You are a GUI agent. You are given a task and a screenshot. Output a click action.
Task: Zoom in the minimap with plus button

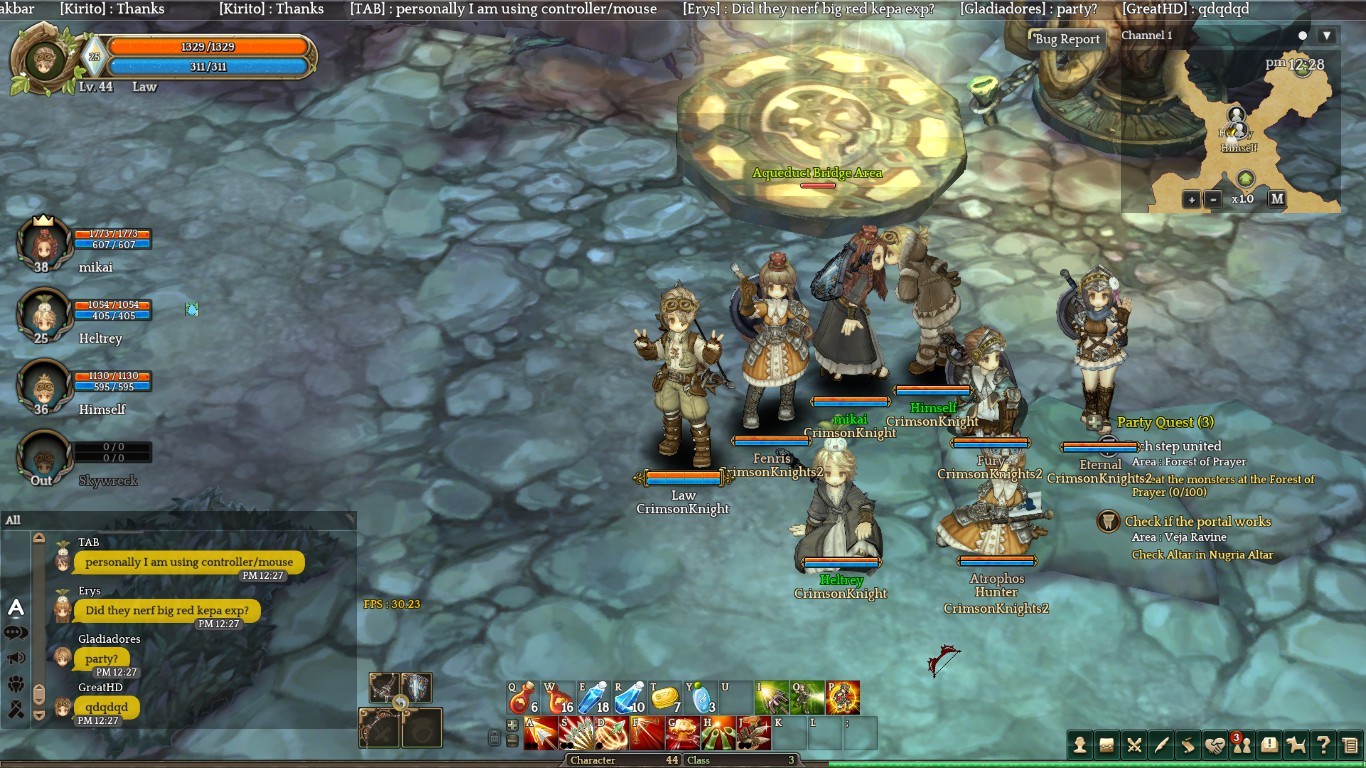coord(1191,199)
